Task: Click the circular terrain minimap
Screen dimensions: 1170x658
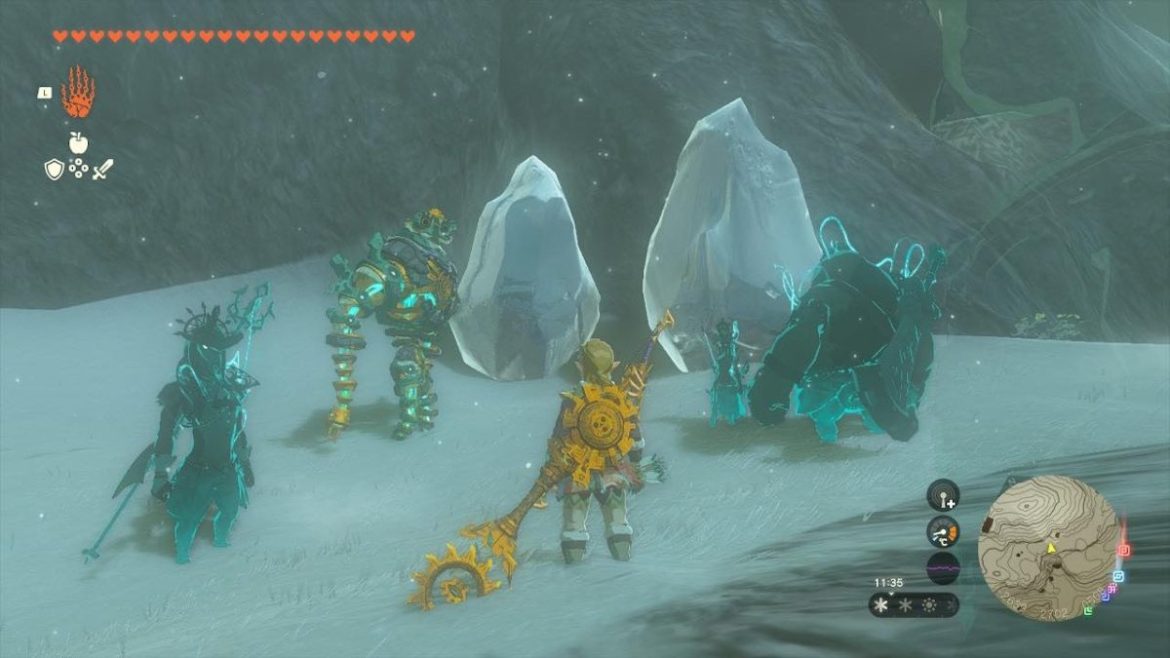Action: coord(1047,547)
